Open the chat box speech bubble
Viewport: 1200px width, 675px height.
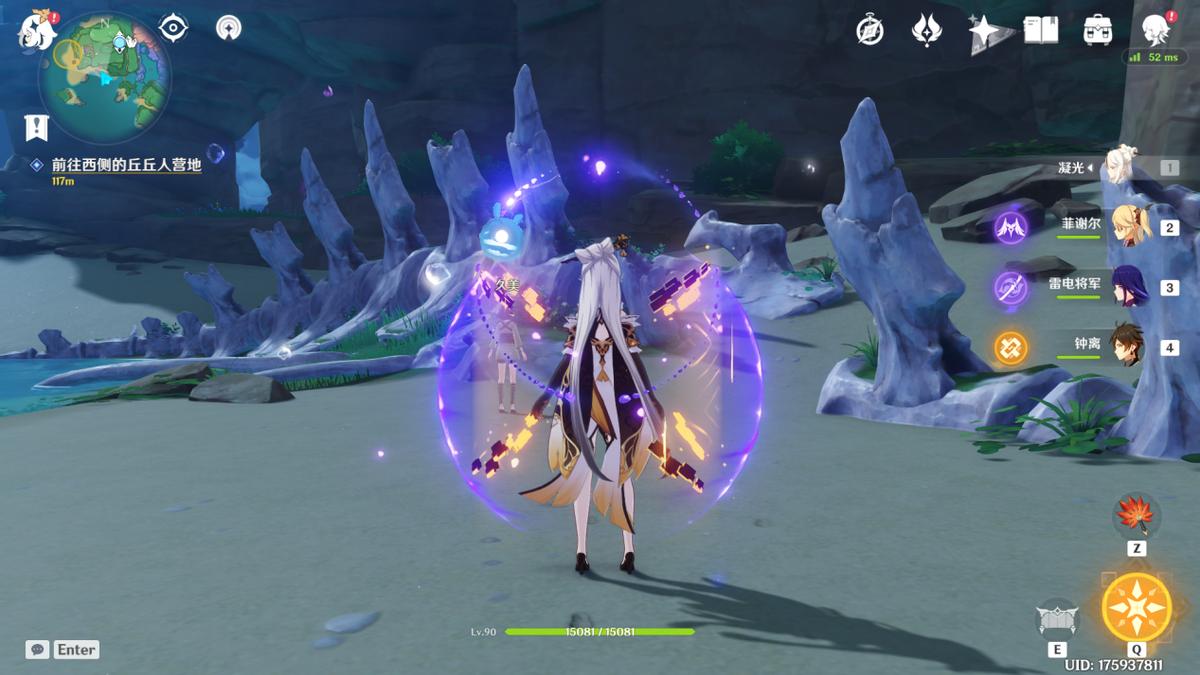(x=37, y=650)
